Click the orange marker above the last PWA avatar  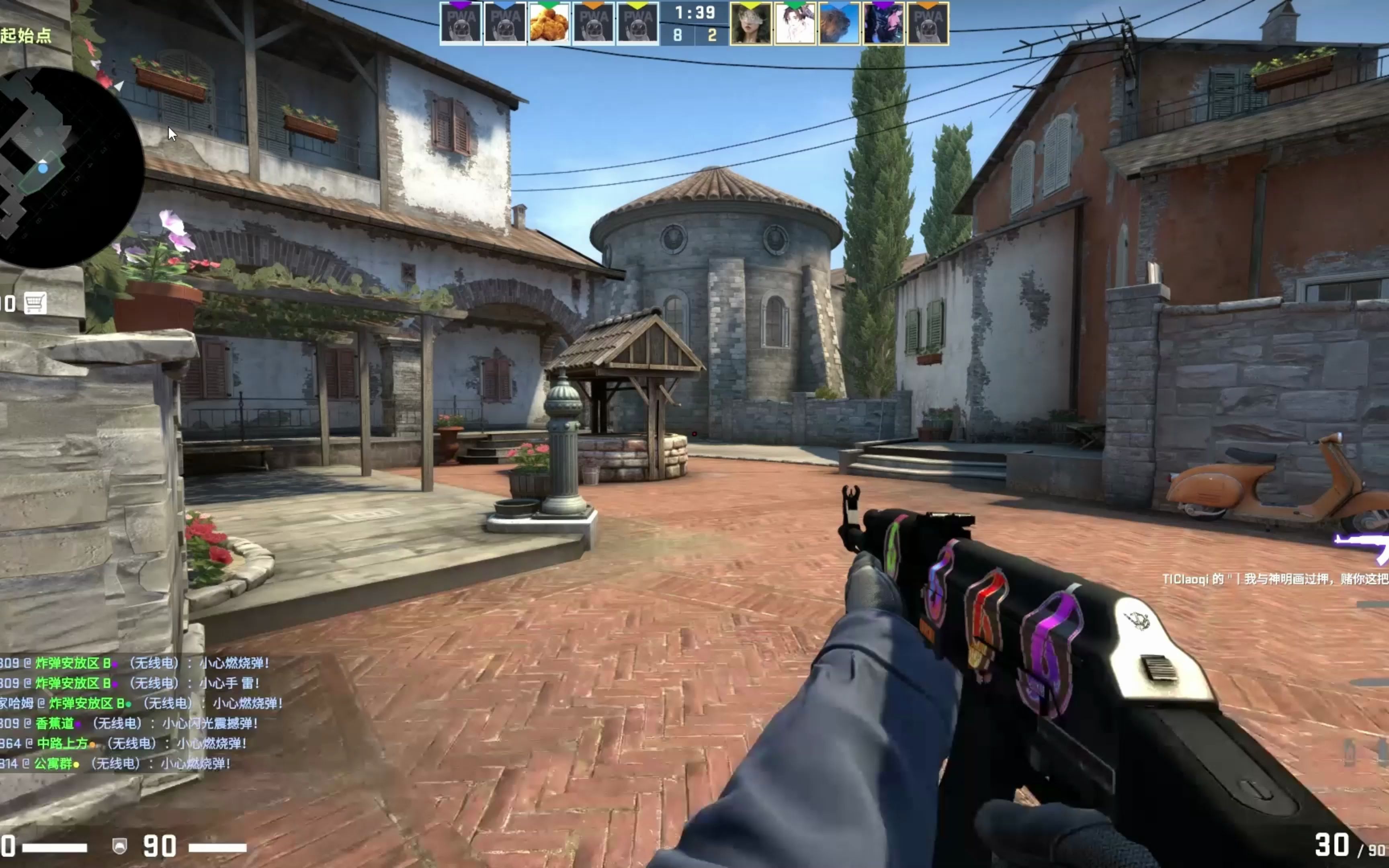[x=929, y=4]
